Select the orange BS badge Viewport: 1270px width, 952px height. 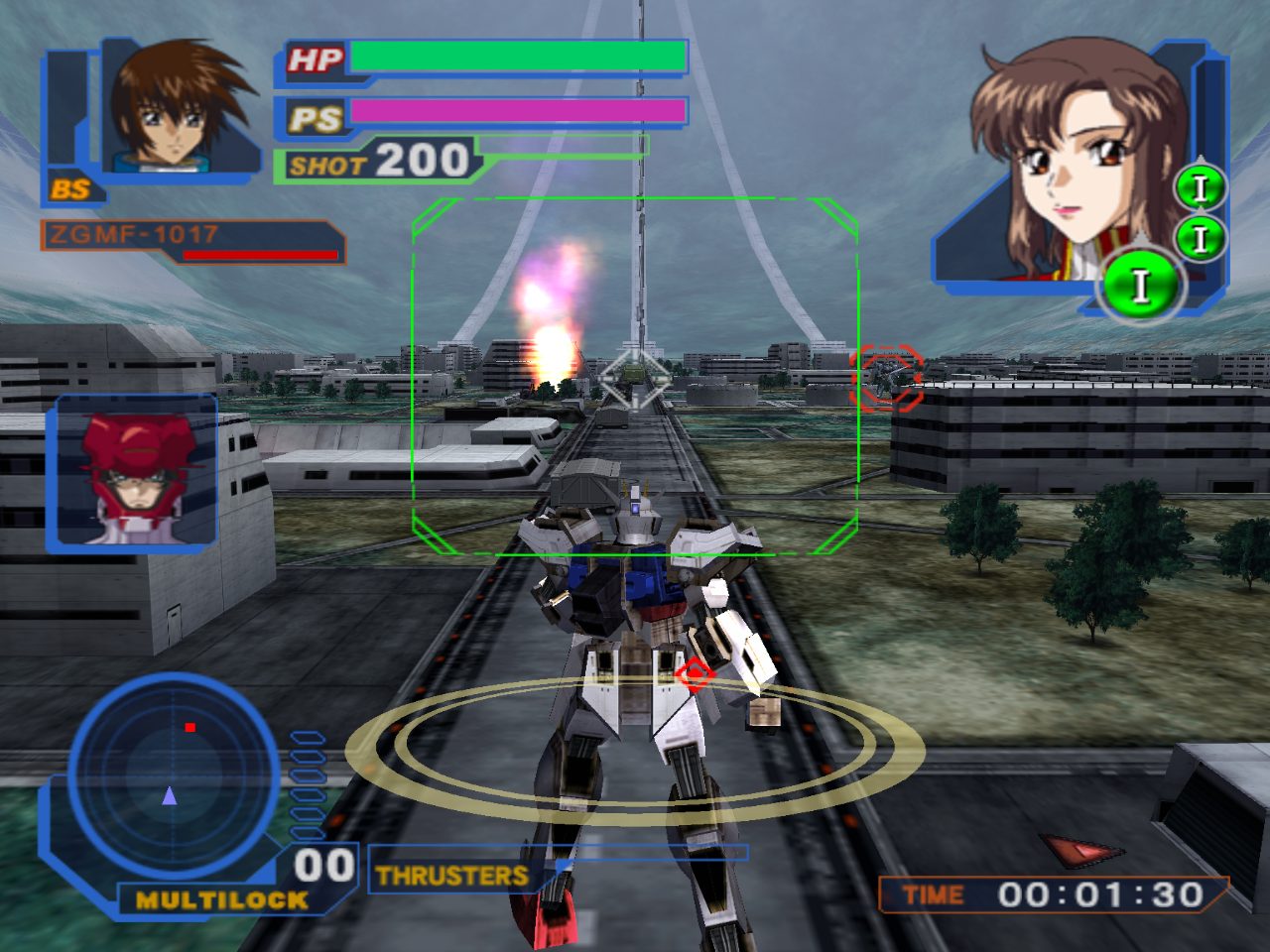click(x=70, y=189)
